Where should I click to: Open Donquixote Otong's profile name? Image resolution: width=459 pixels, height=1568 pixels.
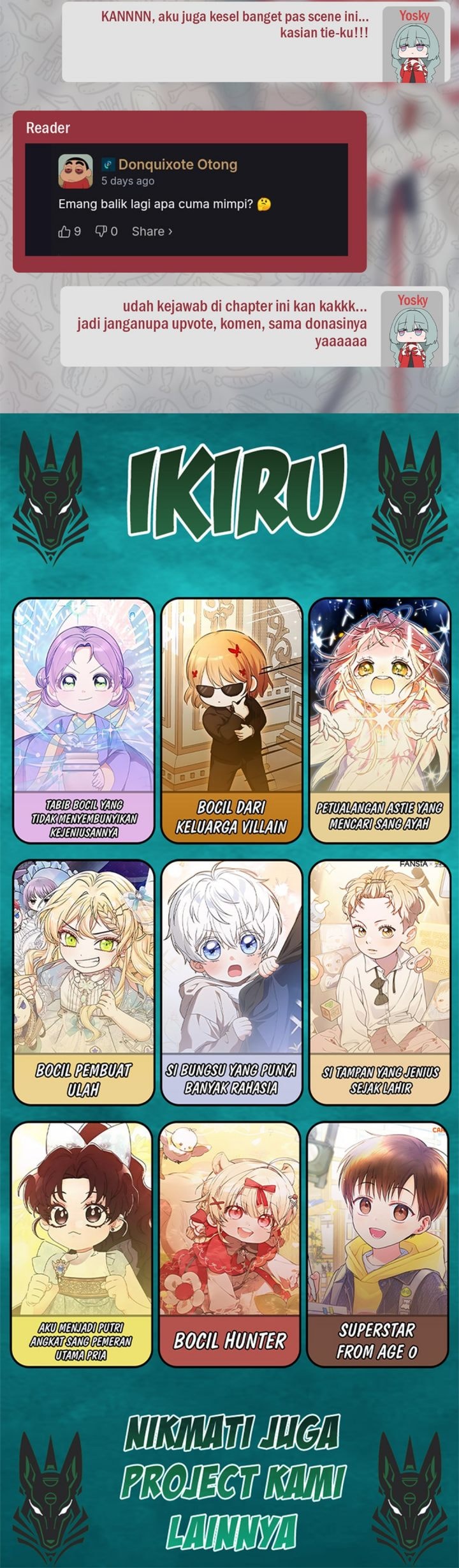point(177,165)
